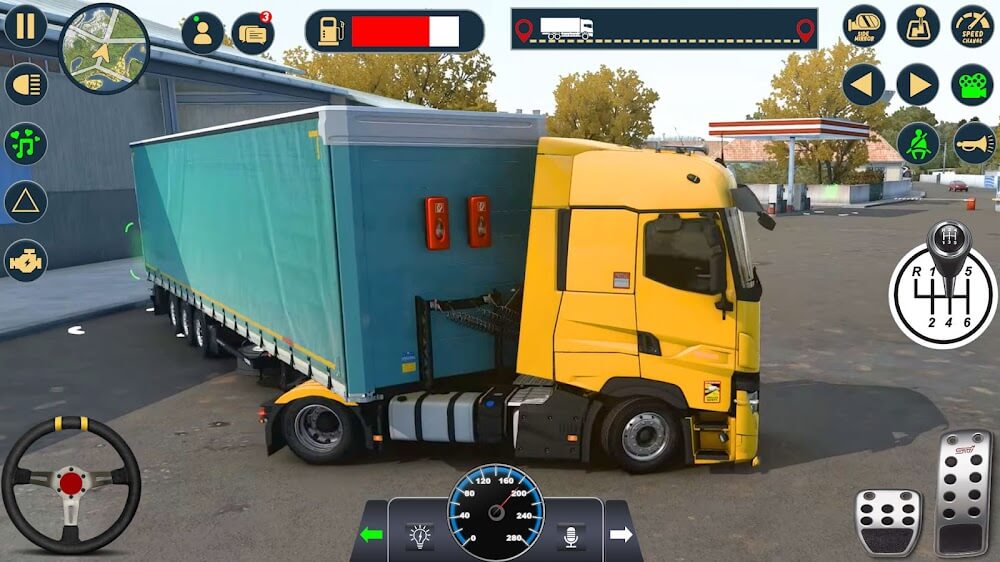Activate the Speed Change button

click(972, 26)
